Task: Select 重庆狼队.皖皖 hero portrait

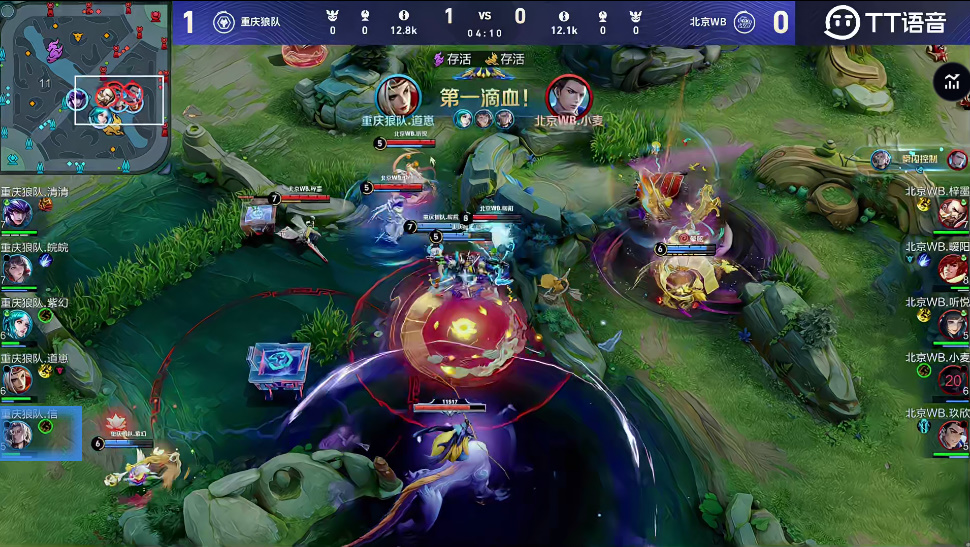Action: coord(17,269)
